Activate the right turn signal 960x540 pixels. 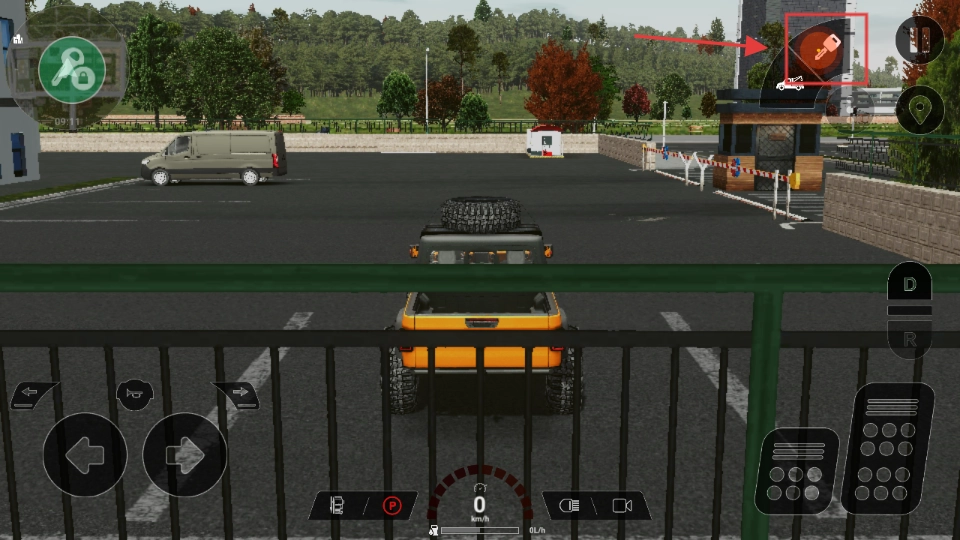[236, 394]
